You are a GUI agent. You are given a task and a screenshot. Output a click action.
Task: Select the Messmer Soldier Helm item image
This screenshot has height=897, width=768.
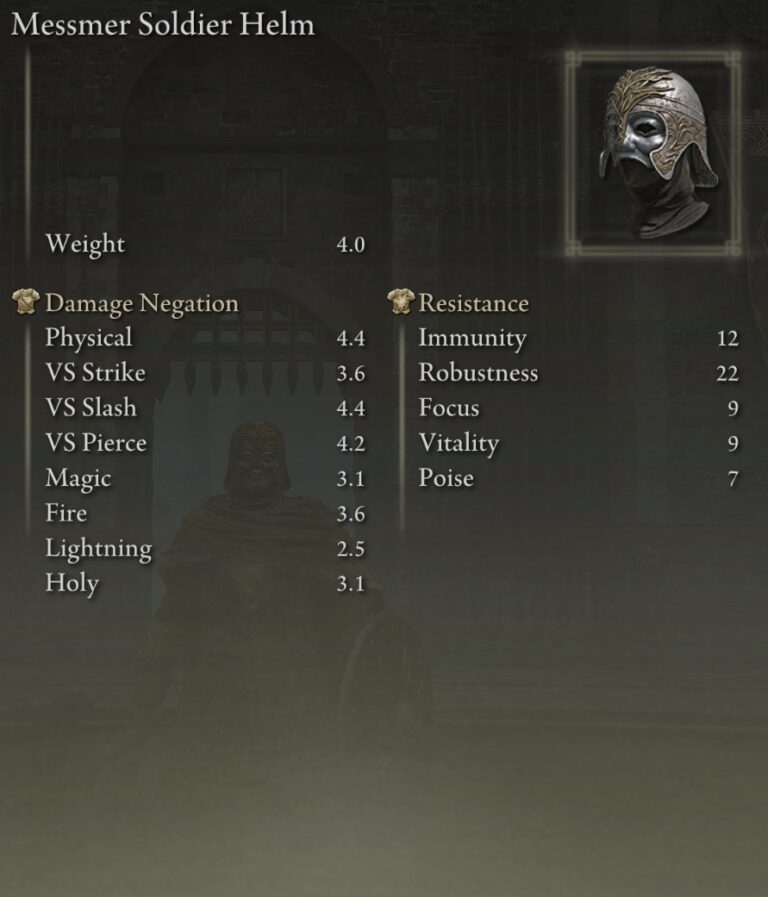654,152
